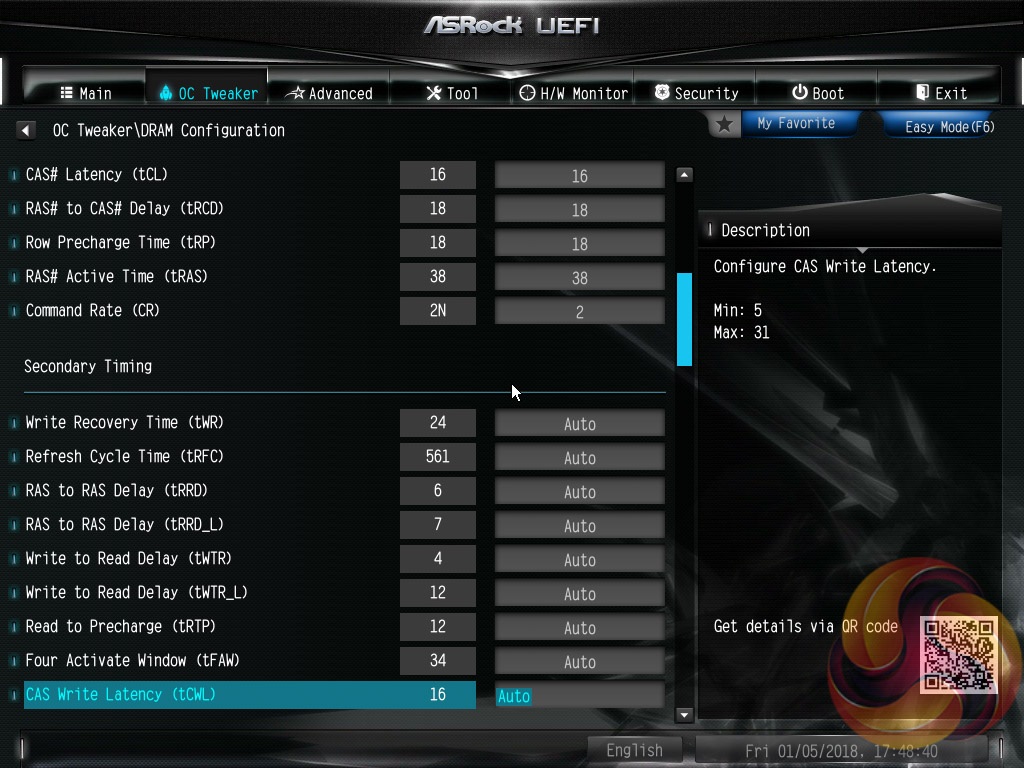Choose the Exit tab
This screenshot has width=1024, height=768.
click(941, 93)
